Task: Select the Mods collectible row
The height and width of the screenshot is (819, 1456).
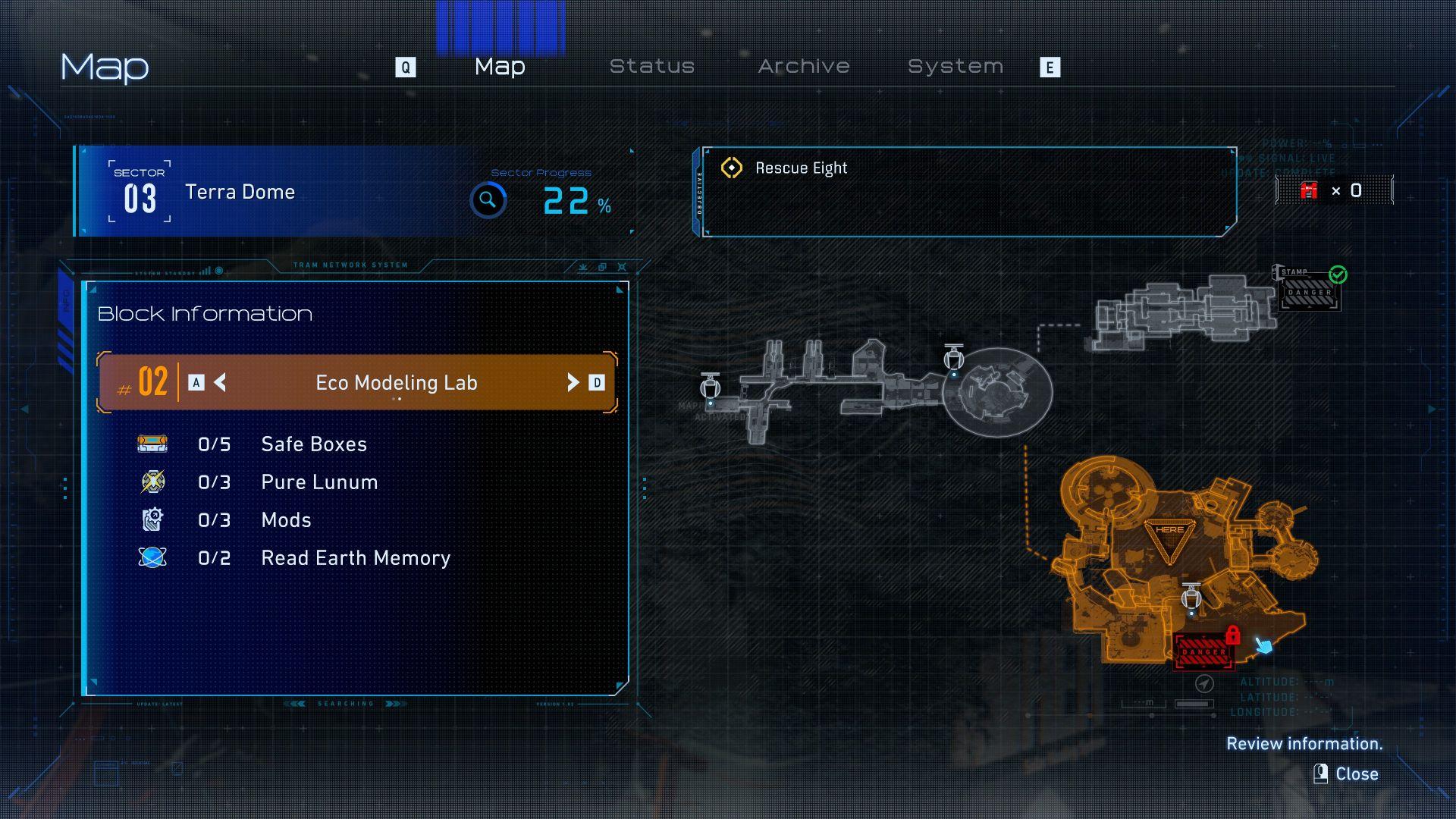Action: [x=286, y=520]
